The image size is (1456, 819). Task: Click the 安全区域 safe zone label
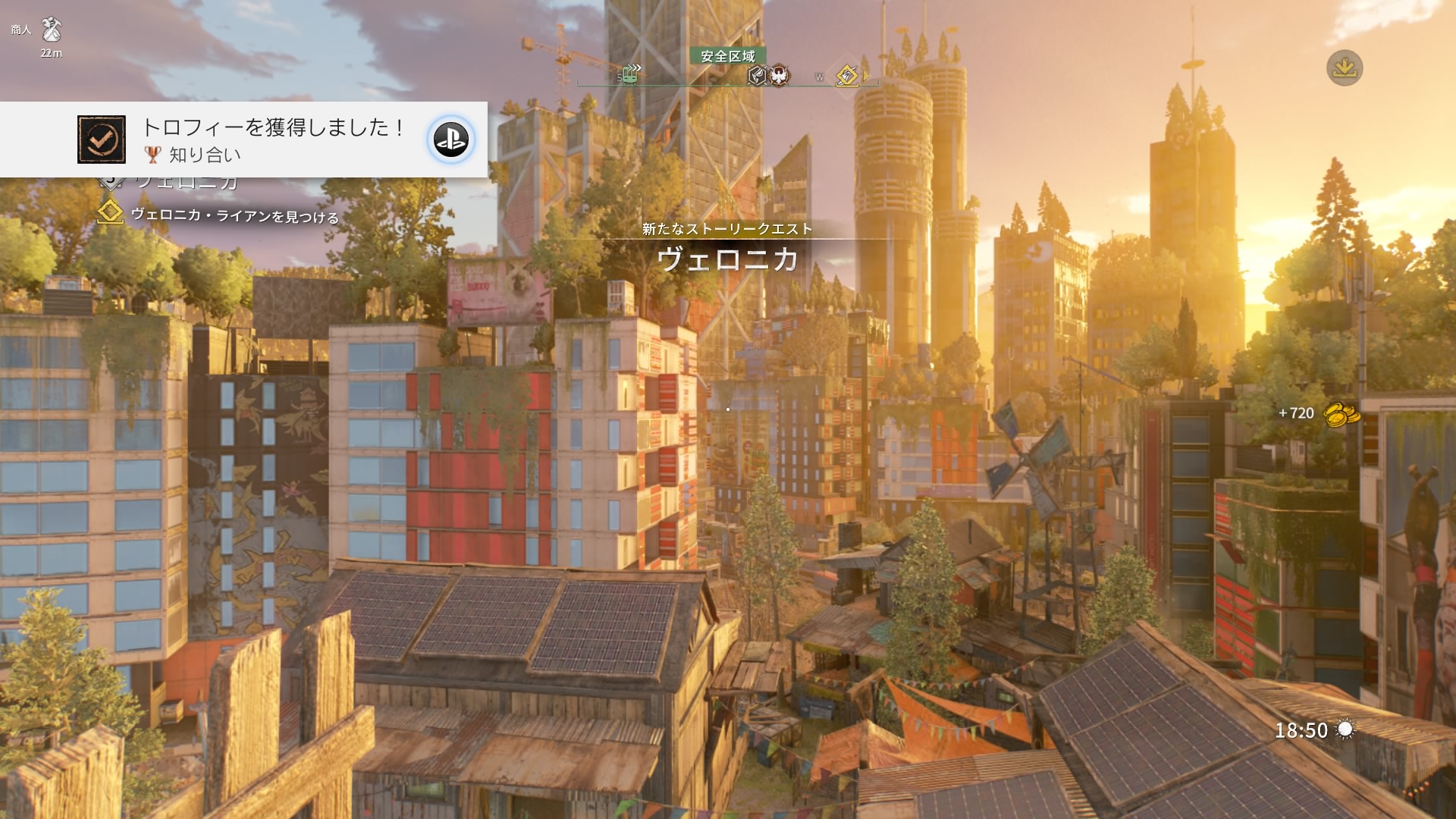[728, 56]
